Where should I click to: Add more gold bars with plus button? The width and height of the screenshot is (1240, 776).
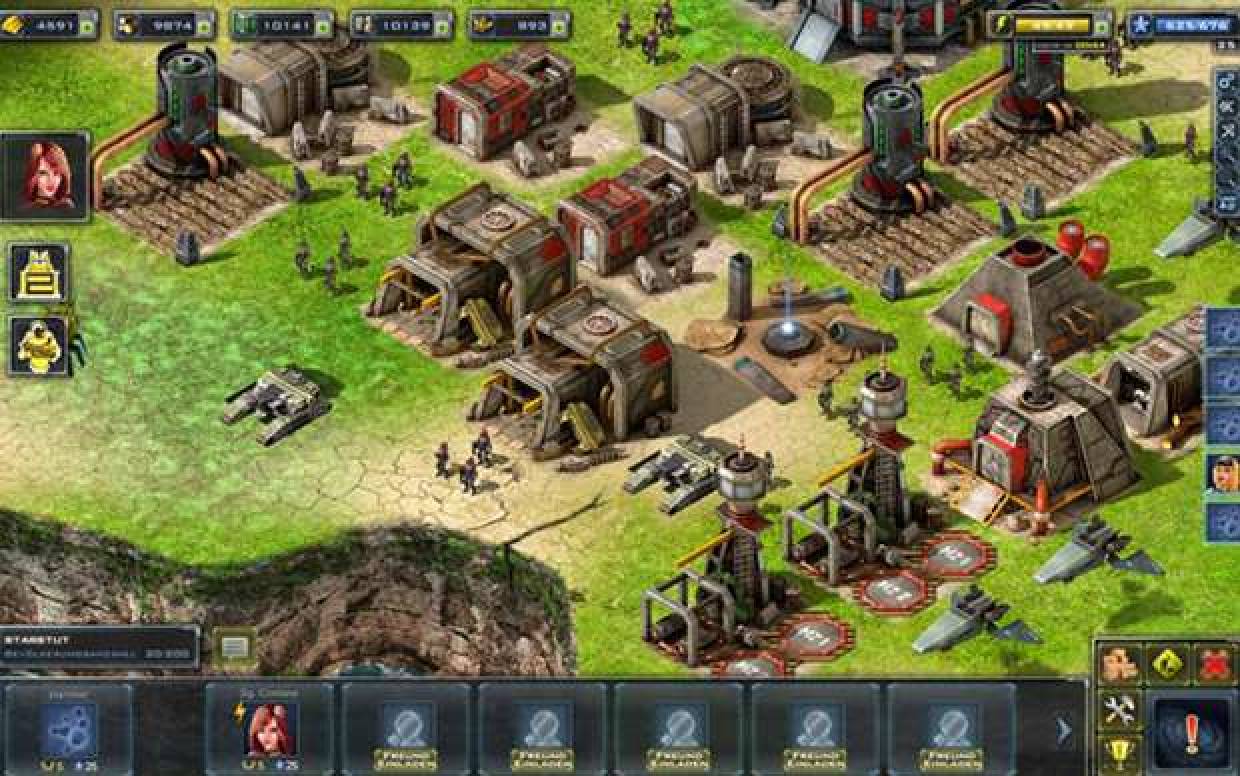pyautogui.click(x=86, y=25)
